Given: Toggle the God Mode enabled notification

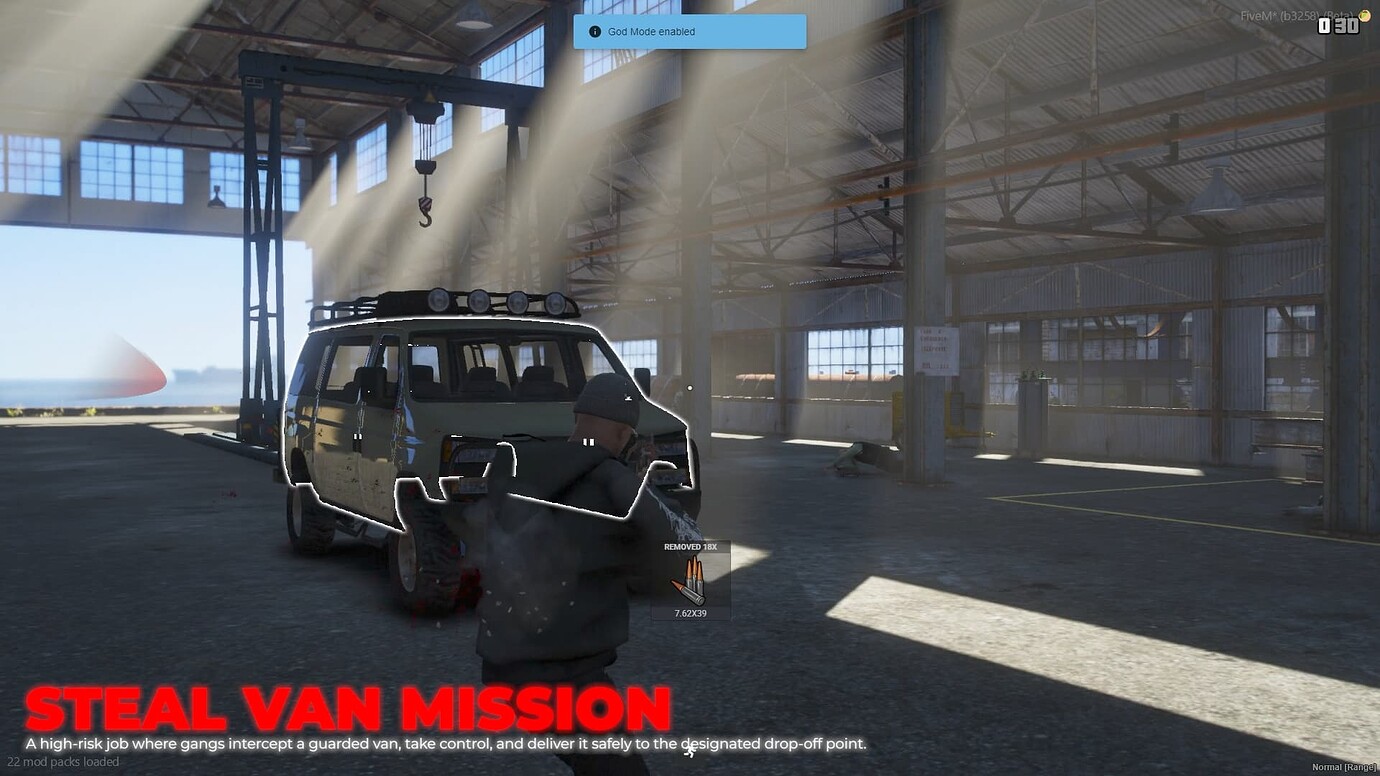Looking at the screenshot, I should tap(688, 31).
